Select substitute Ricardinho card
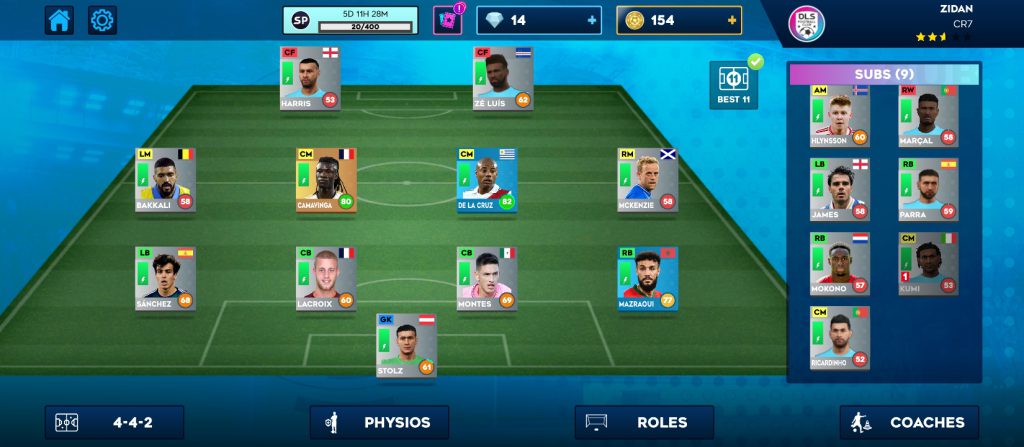Image resolution: width=1024 pixels, height=447 pixels. (x=840, y=338)
